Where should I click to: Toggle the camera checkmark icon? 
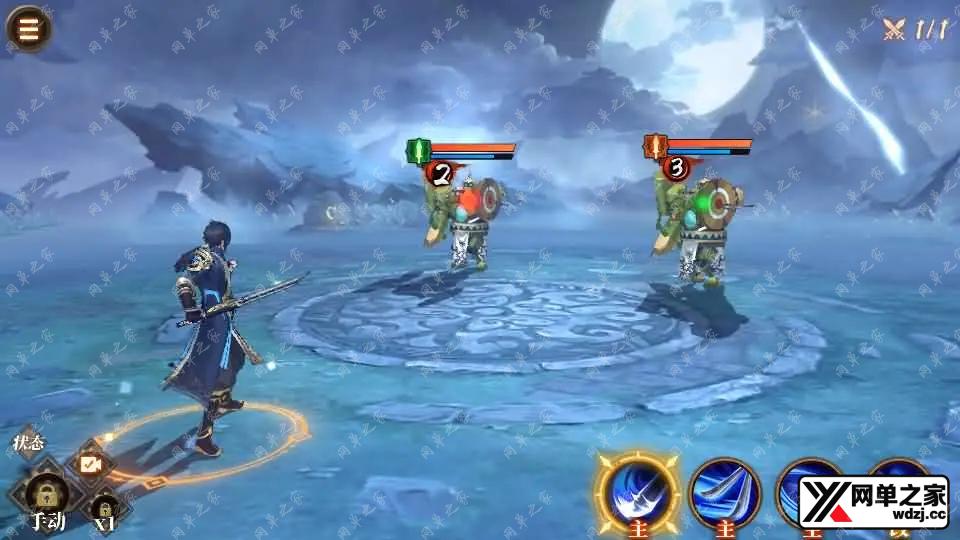(90, 465)
